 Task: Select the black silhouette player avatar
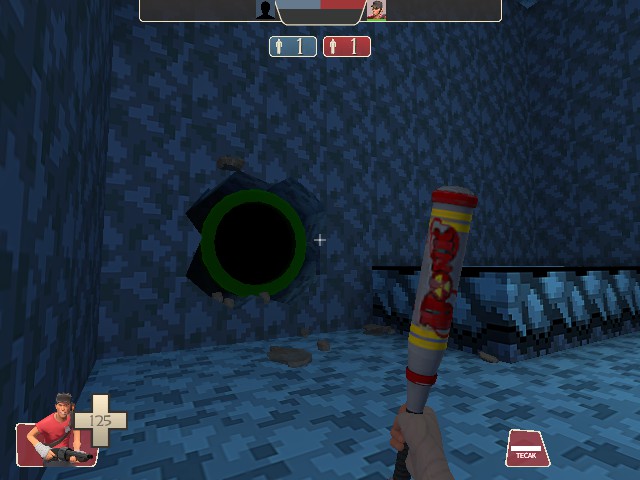[265, 10]
